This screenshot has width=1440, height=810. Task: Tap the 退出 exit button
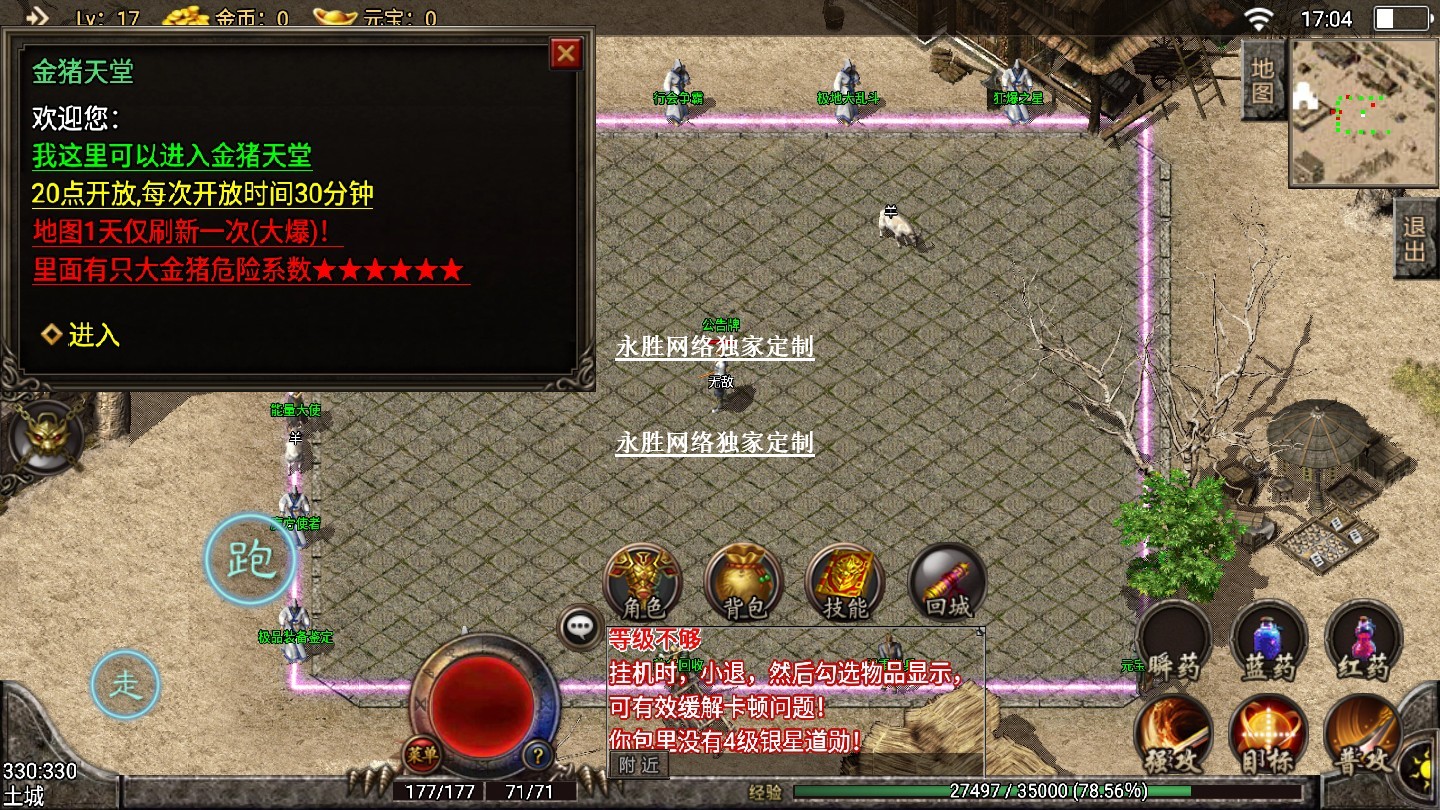pos(1415,238)
